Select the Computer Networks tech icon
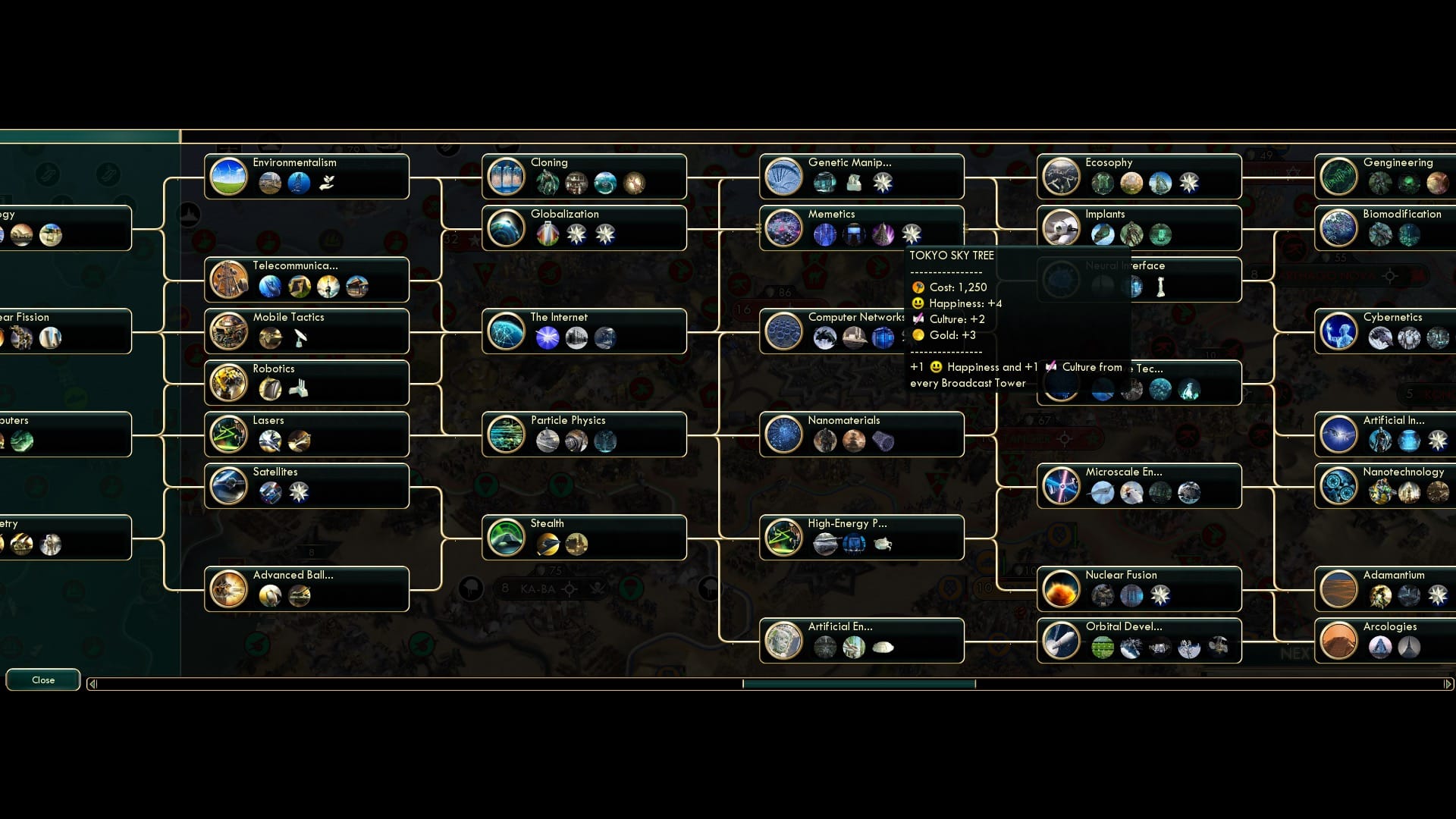 click(x=784, y=331)
